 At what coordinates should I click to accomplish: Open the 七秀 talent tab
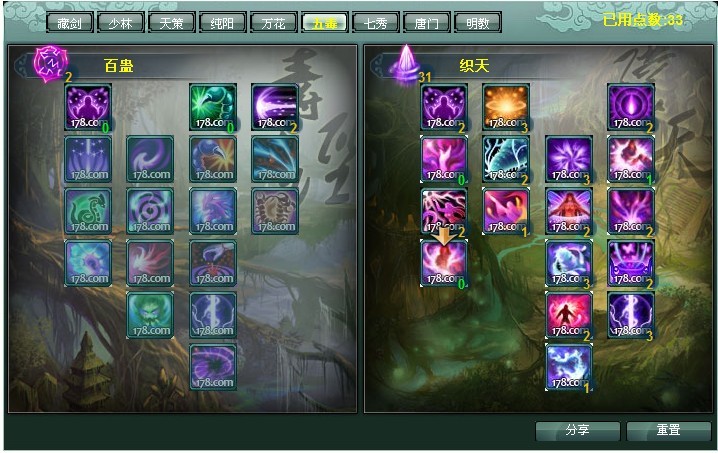[x=375, y=22]
